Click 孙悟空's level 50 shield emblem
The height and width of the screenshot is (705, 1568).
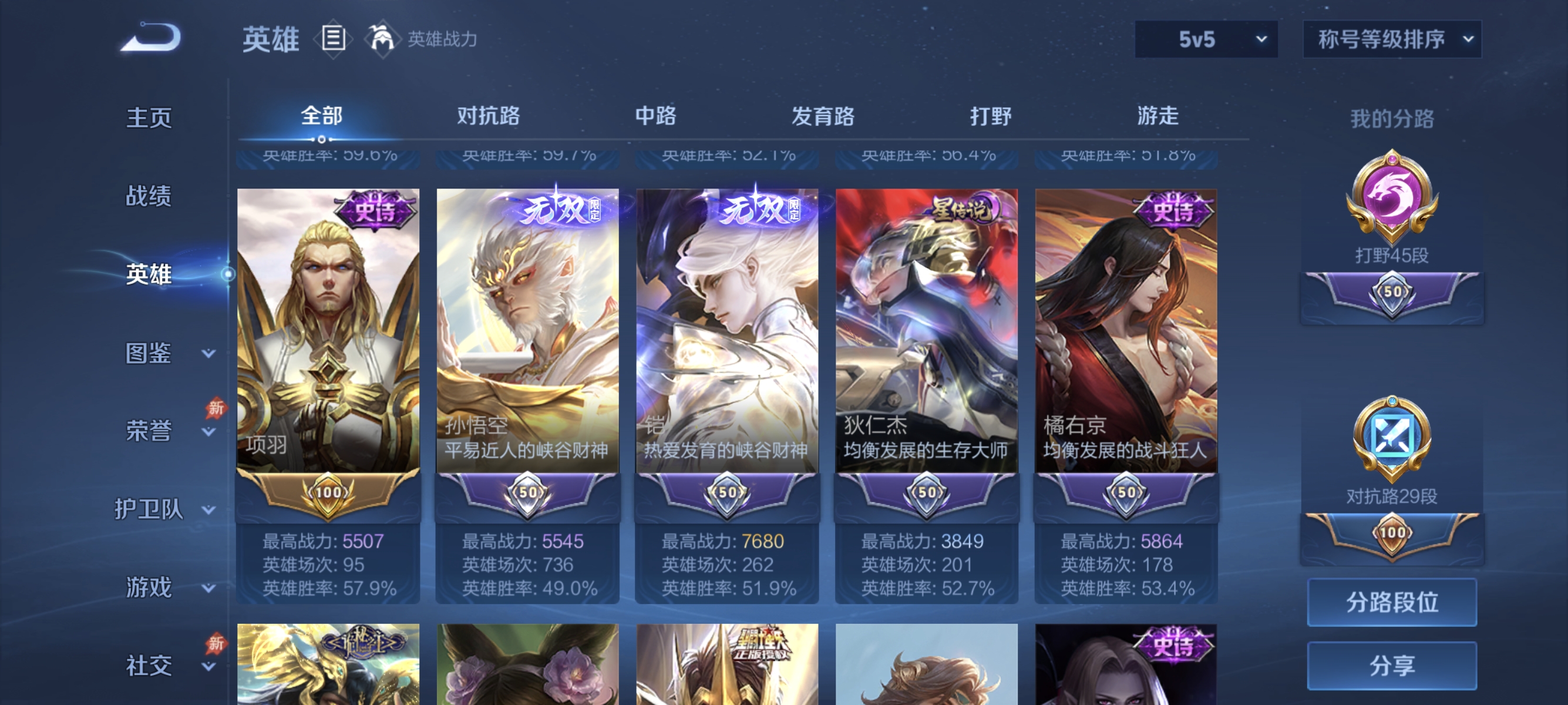[x=527, y=493]
